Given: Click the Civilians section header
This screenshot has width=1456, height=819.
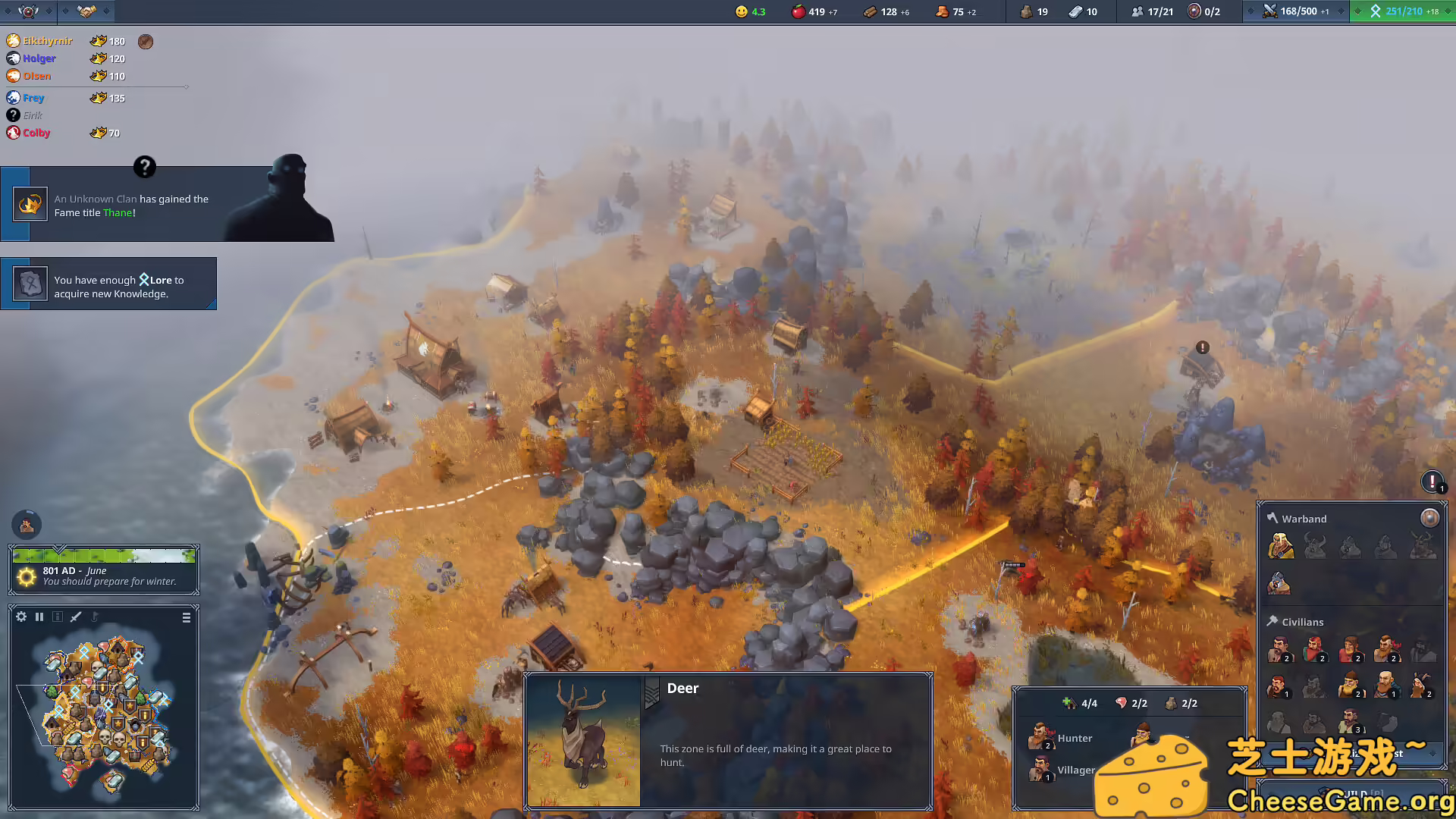Looking at the screenshot, I should (1303, 621).
